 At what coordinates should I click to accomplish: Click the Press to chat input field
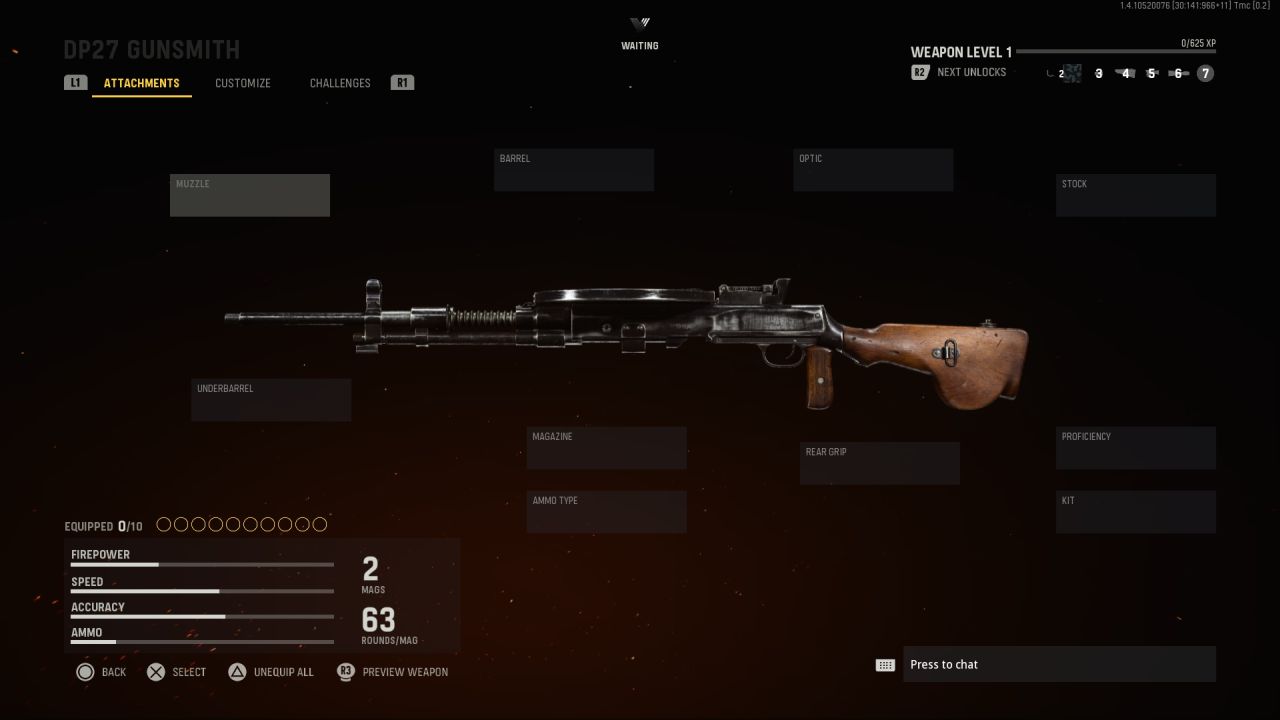coord(1059,664)
